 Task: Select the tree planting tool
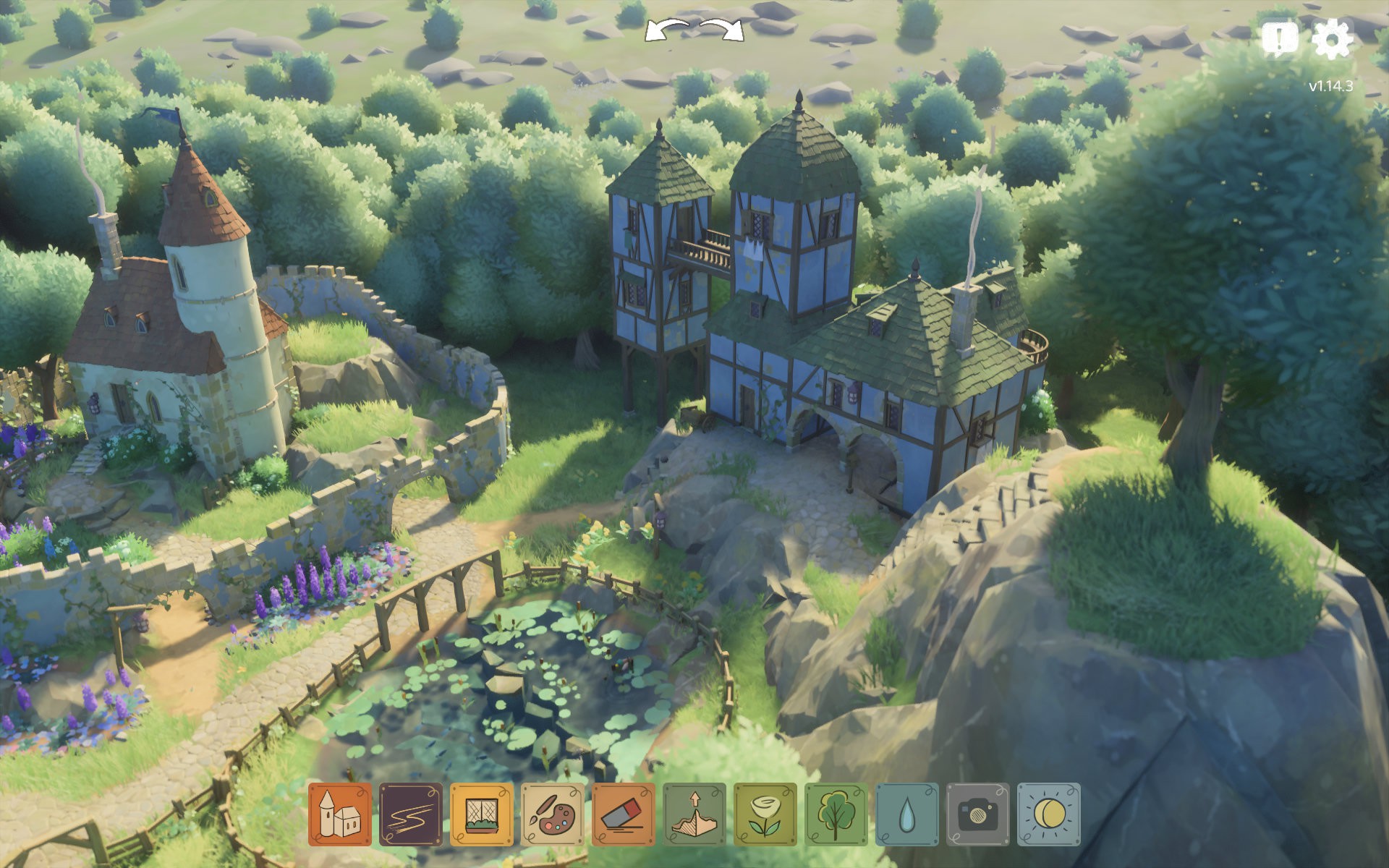coord(836,814)
